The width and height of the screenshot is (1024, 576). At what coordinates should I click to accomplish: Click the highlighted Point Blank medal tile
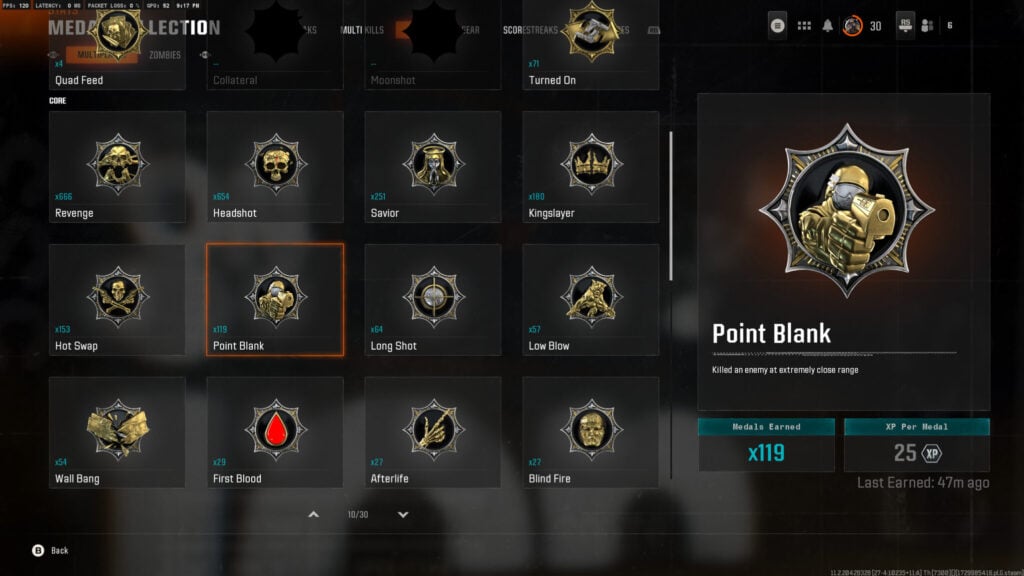click(275, 299)
